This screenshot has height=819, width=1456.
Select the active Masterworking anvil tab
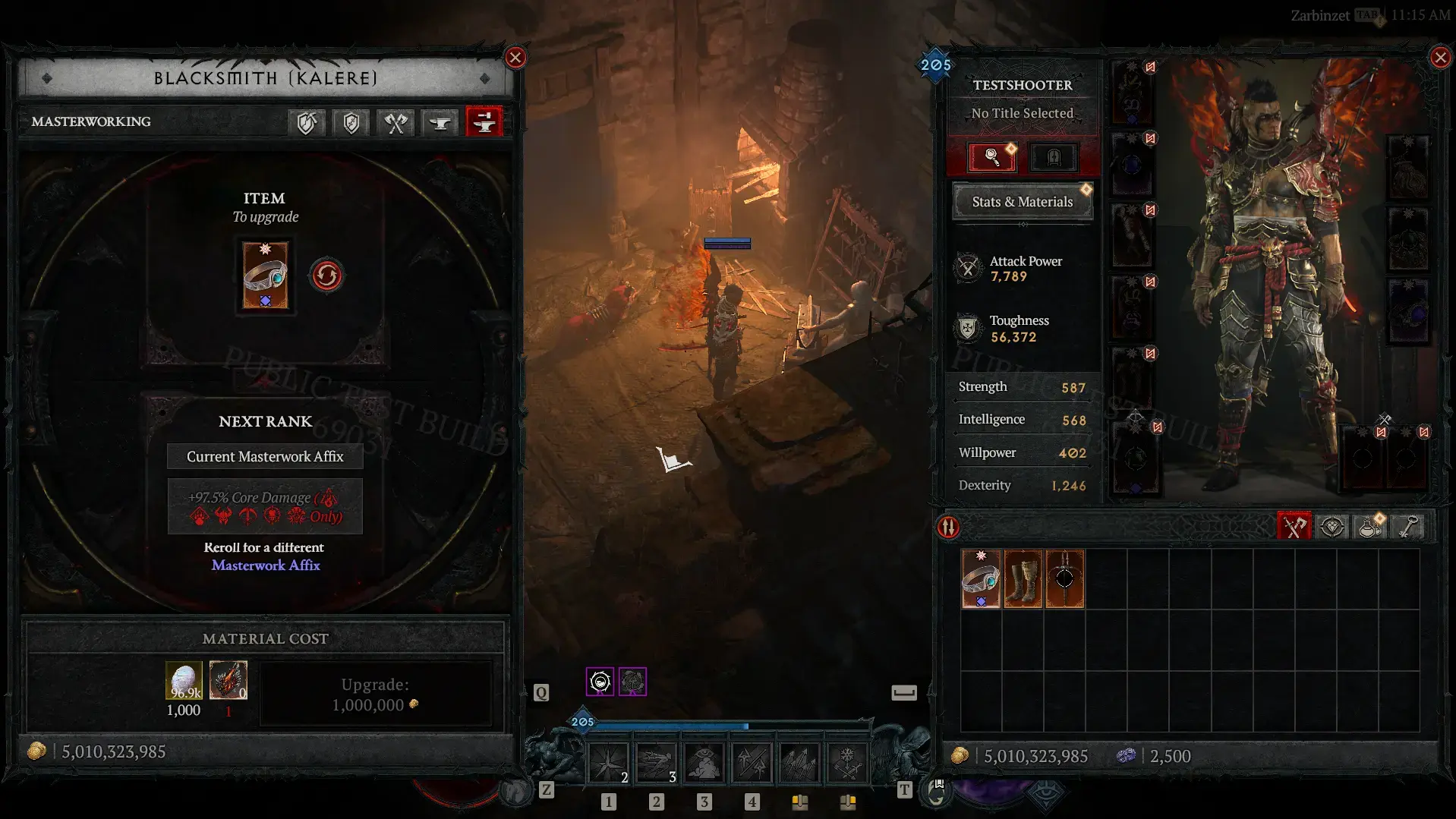tap(484, 121)
